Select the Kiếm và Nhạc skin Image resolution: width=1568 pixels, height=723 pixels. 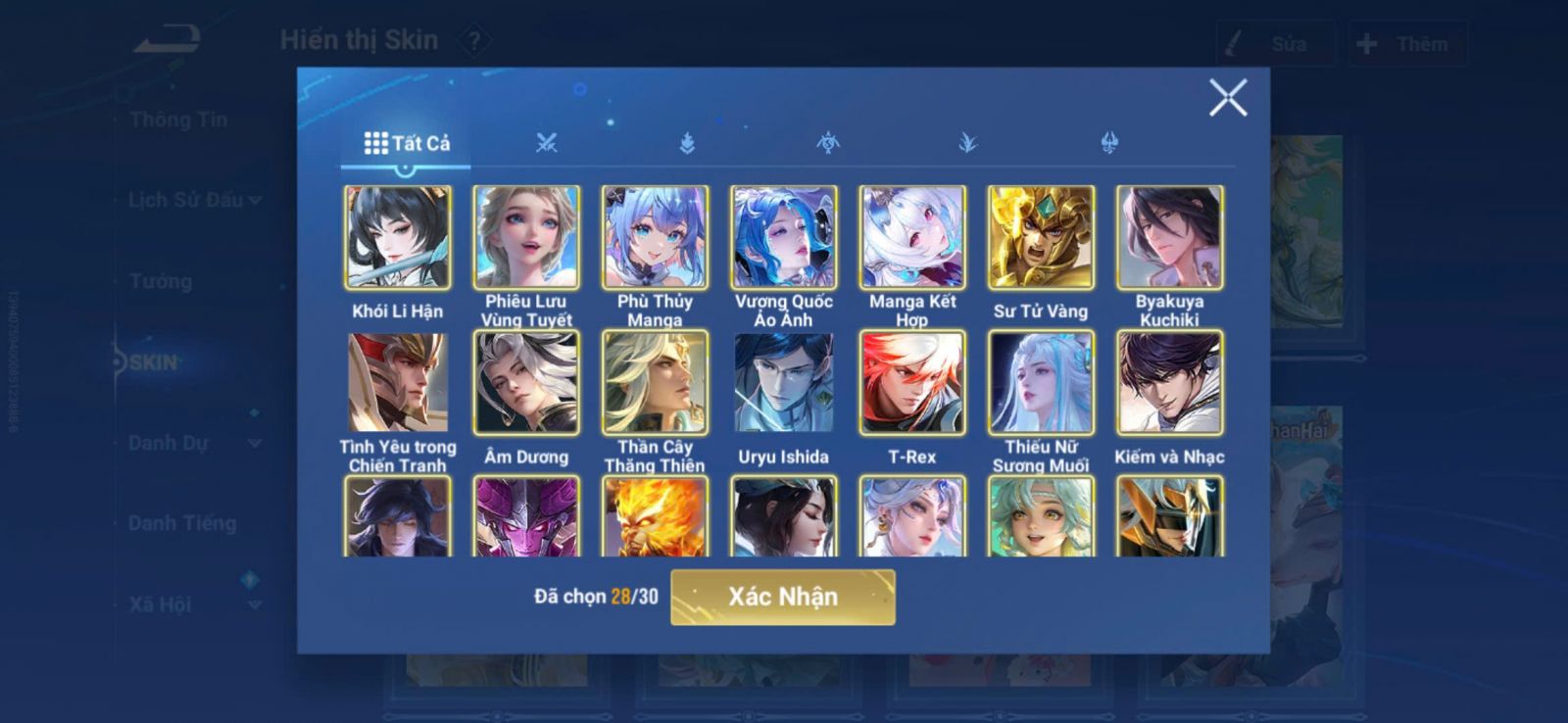(1169, 383)
